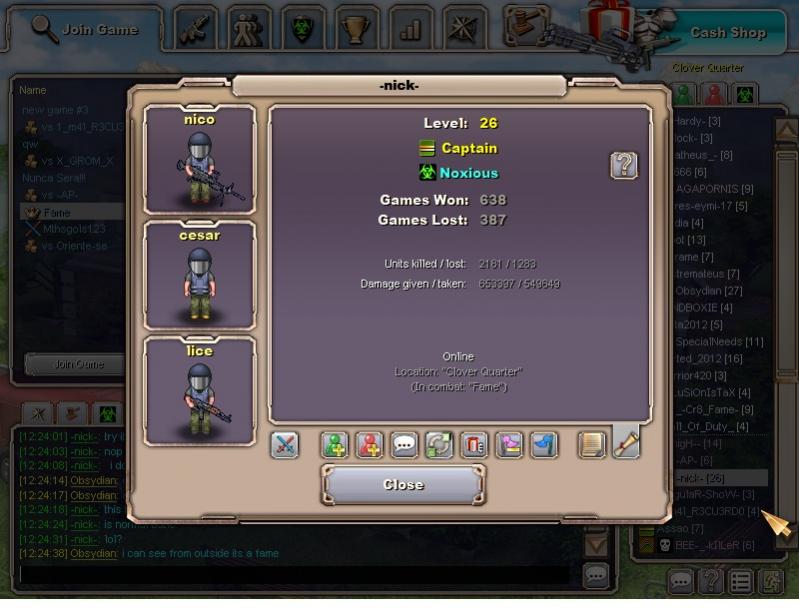
Task: Open the bar chart rankings tab
Action: coord(410,29)
